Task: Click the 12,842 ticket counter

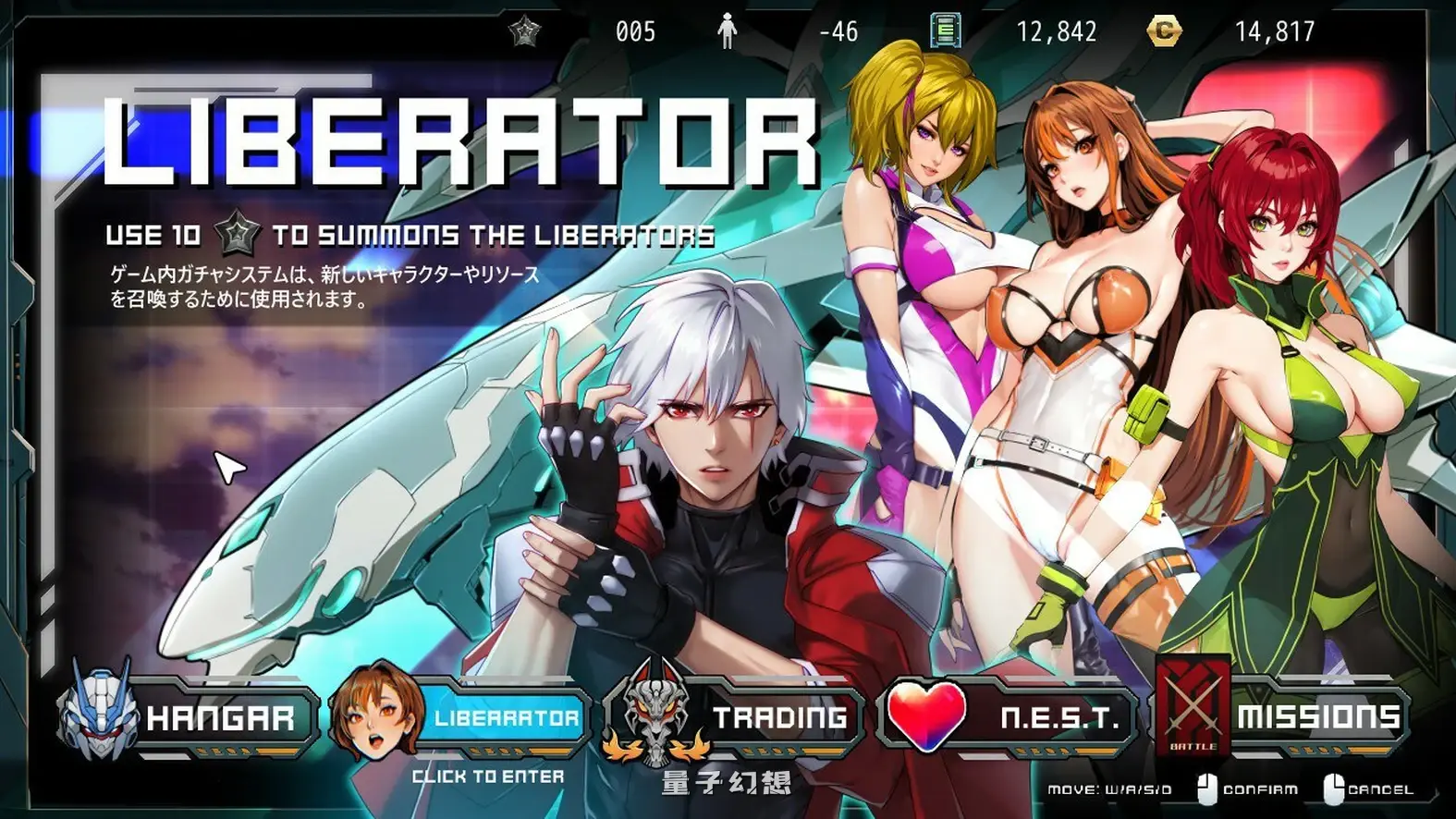Action: click(1057, 31)
